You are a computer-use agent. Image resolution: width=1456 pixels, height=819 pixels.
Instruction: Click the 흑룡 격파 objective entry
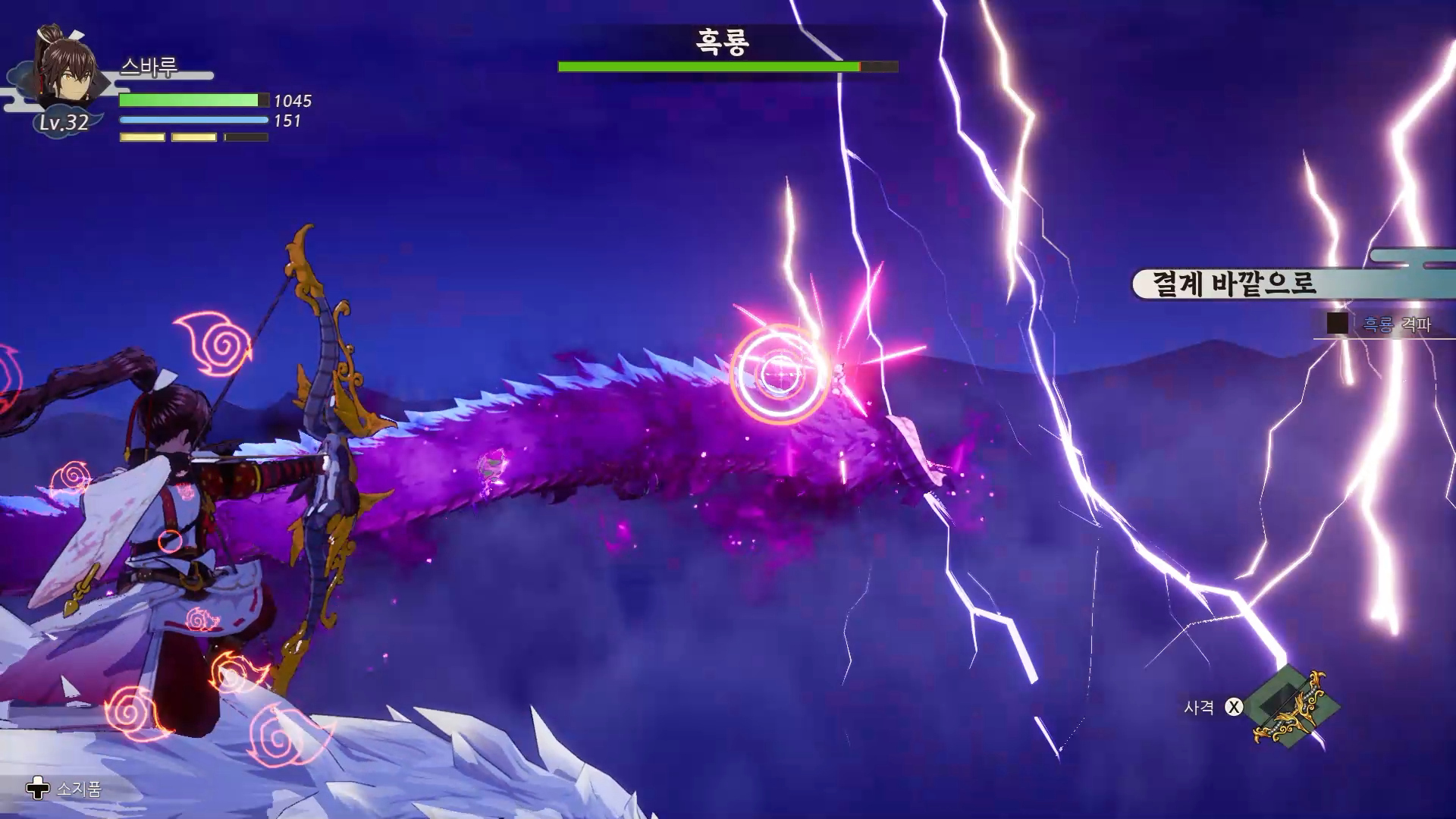pyautogui.click(x=1396, y=325)
